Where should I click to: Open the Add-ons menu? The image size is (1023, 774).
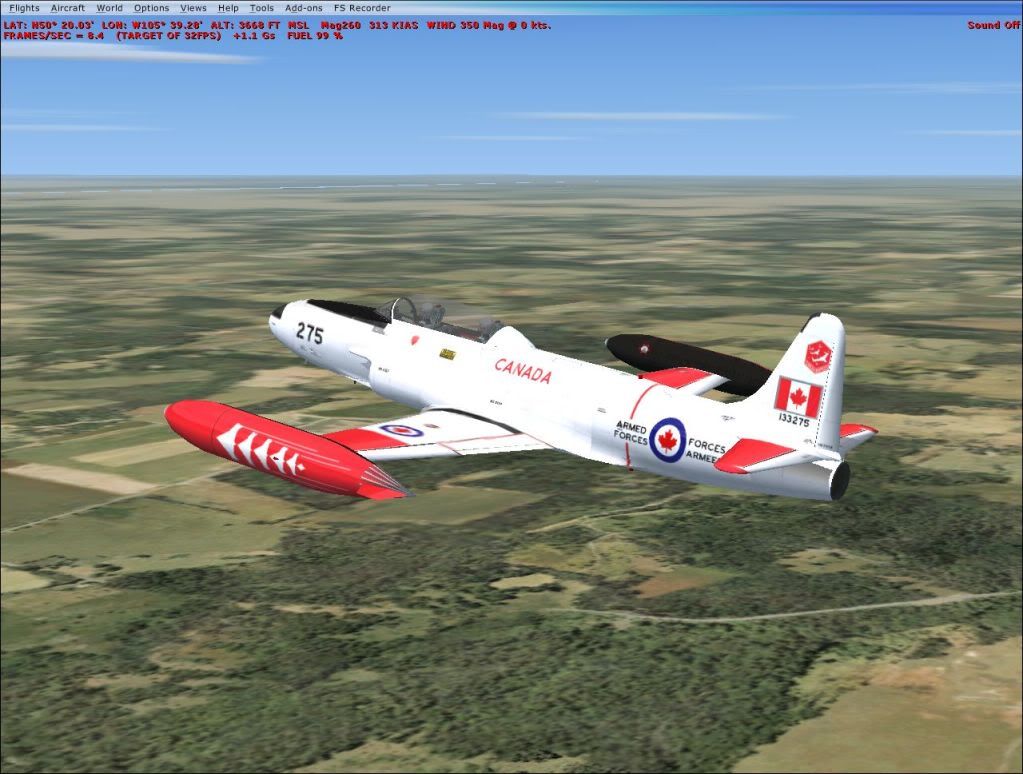(x=303, y=8)
